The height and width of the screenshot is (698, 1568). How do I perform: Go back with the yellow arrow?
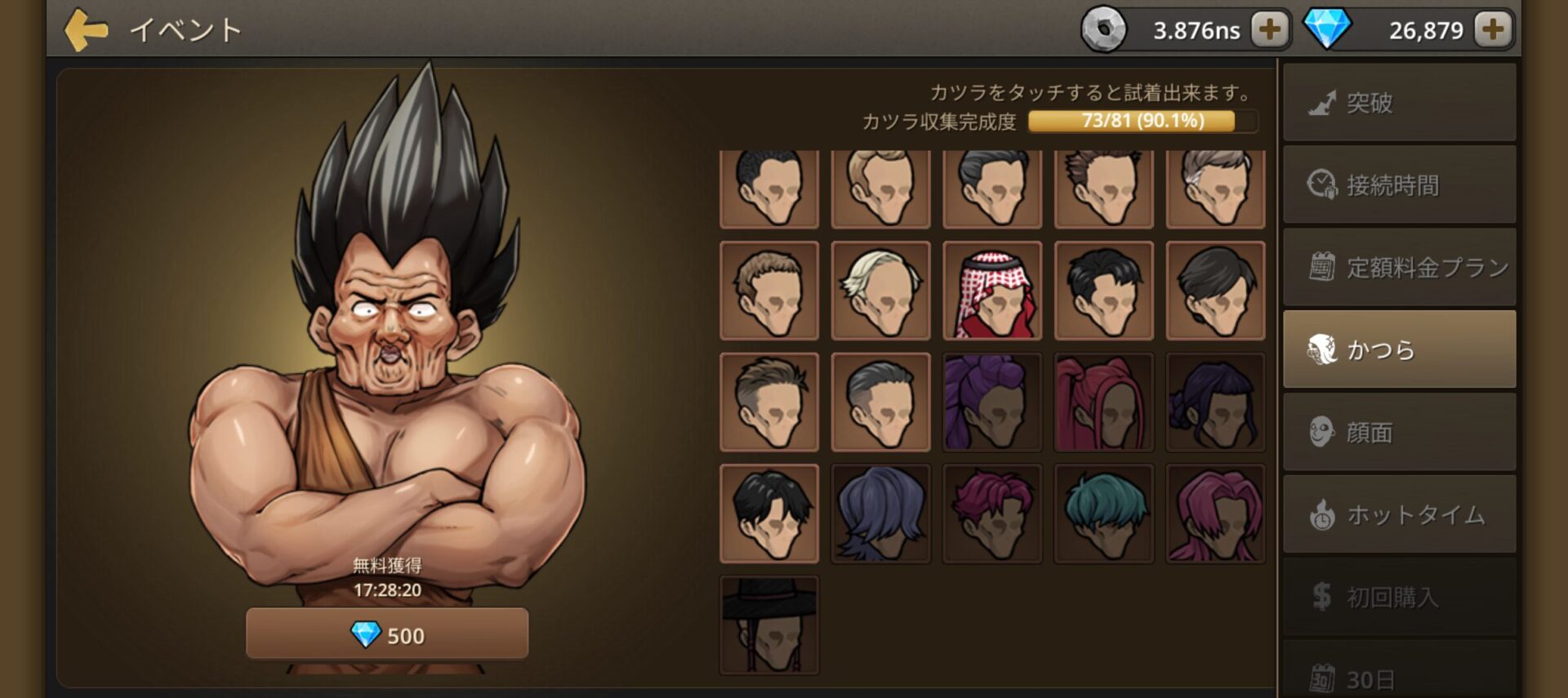click(86, 30)
